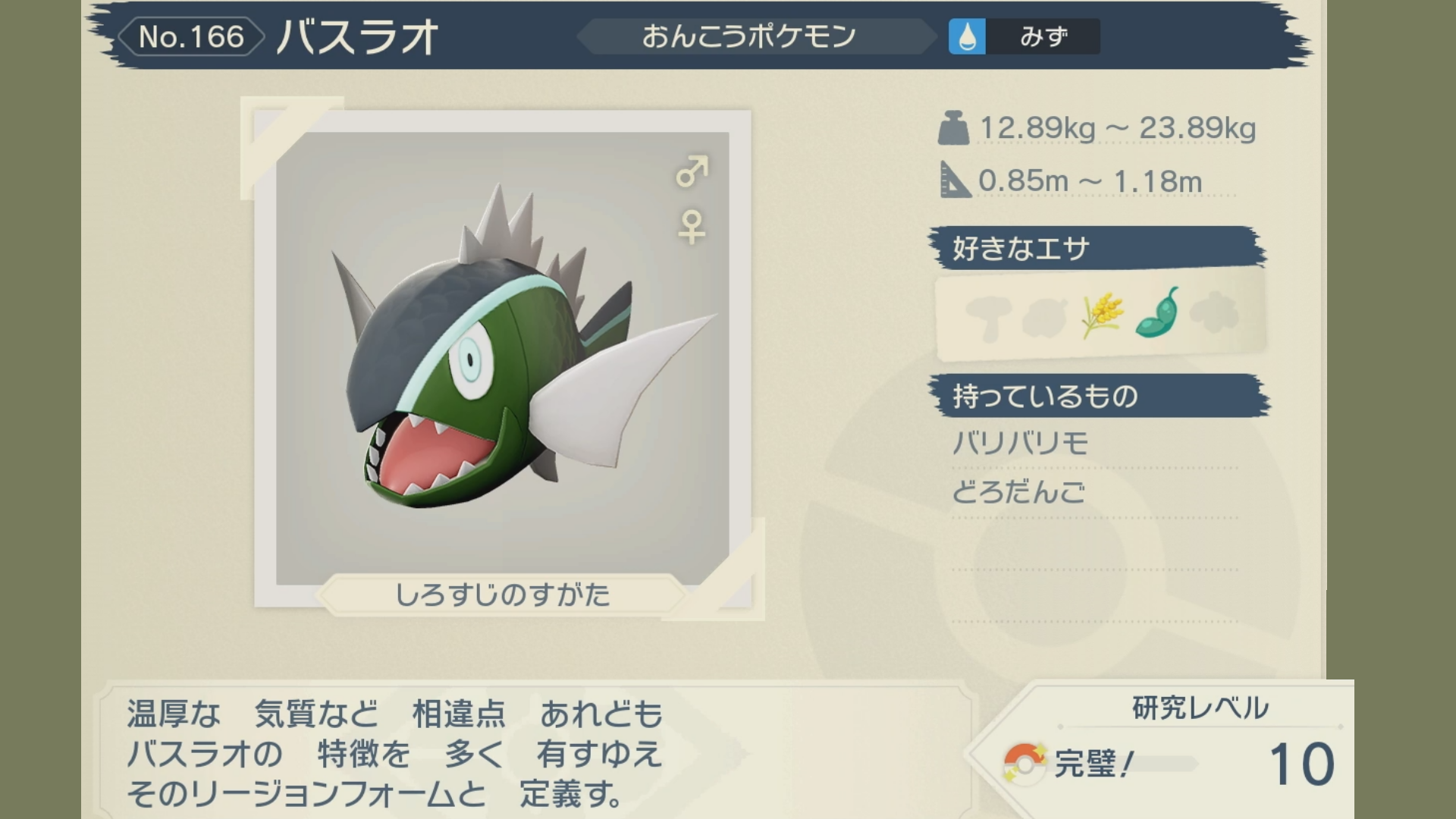Screen dimensions: 1456x819
Task: Select the male gender symbol
Action: click(x=692, y=172)
